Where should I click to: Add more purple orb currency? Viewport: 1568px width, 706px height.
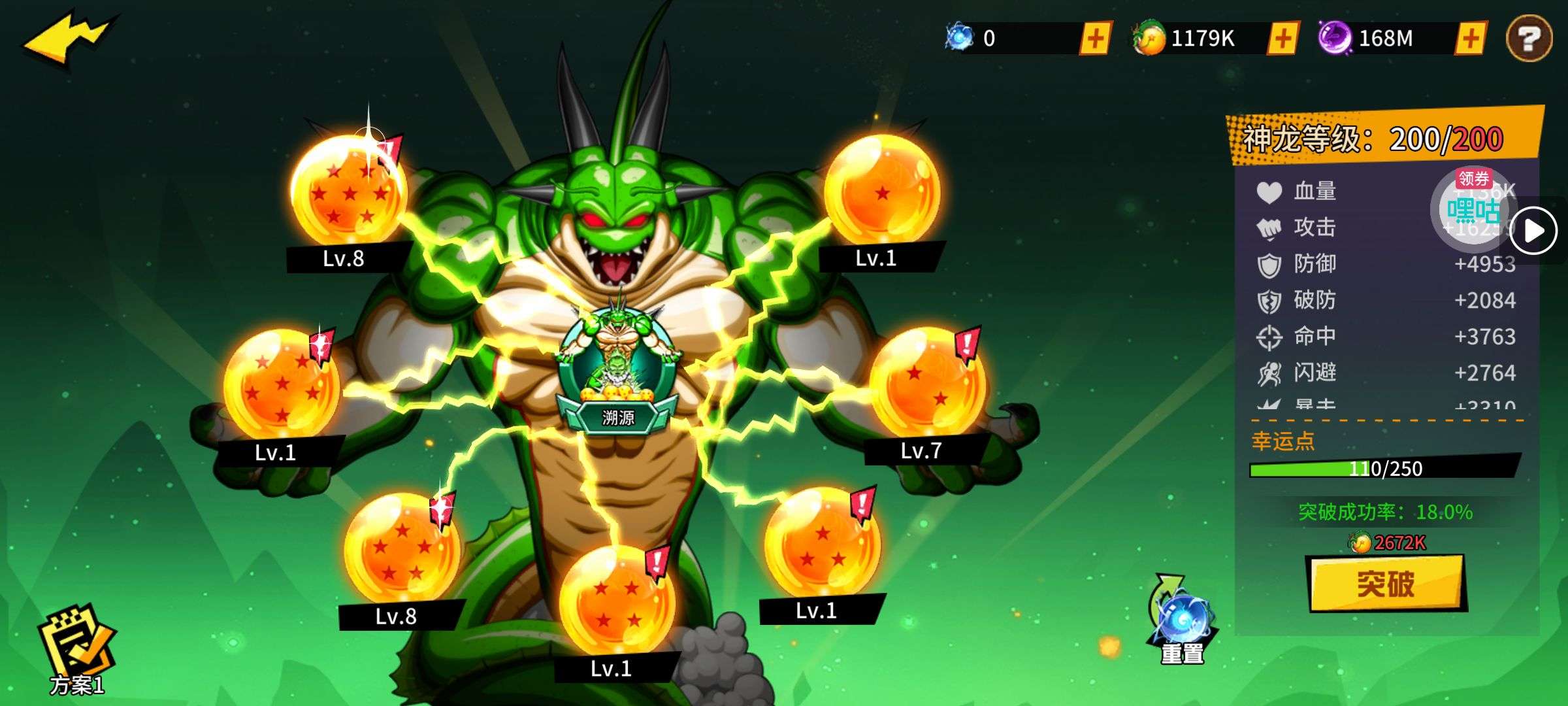pyautogui.click(x=1470, y=38)
